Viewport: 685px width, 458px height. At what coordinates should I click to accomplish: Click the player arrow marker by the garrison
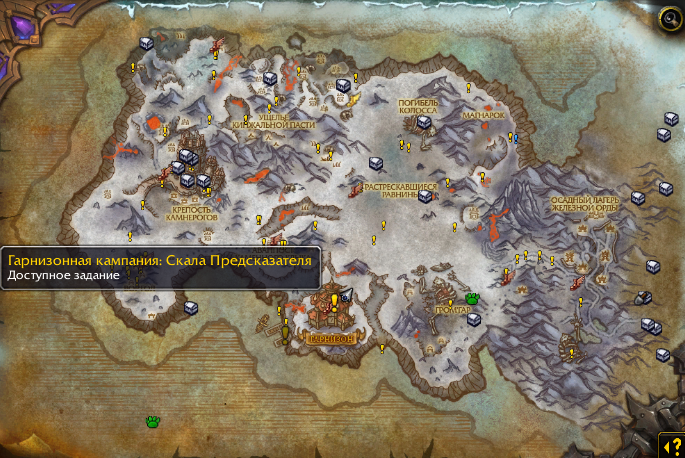[x=347, y=295]
